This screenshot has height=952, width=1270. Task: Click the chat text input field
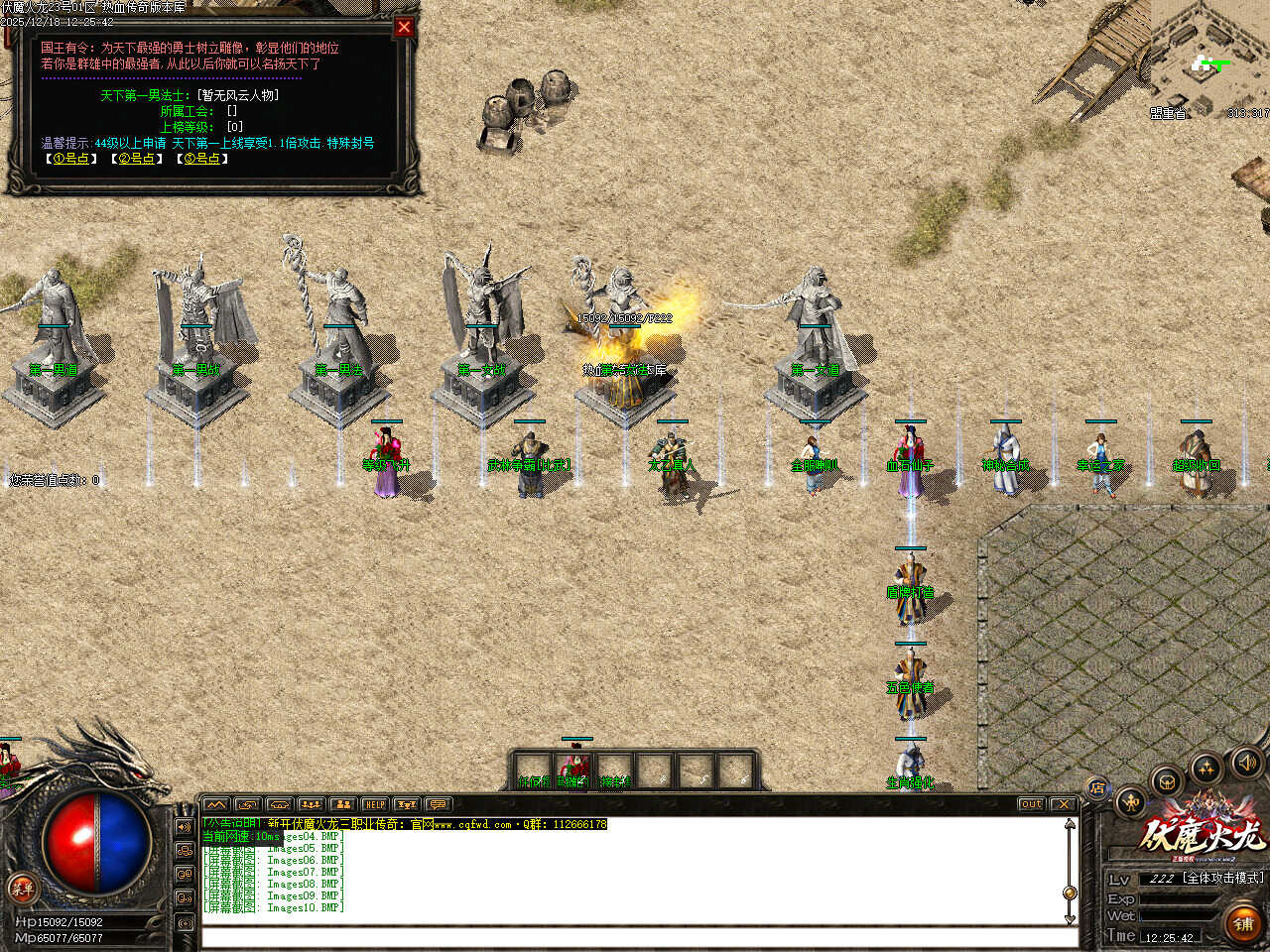point(635,937)
